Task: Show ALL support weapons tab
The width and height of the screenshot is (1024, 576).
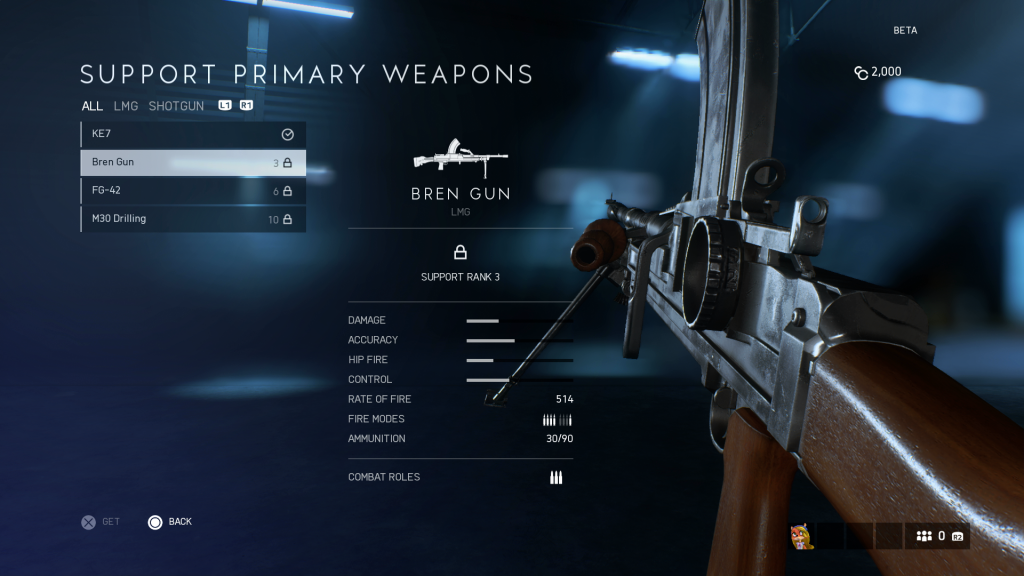Action: pos(92,106)
